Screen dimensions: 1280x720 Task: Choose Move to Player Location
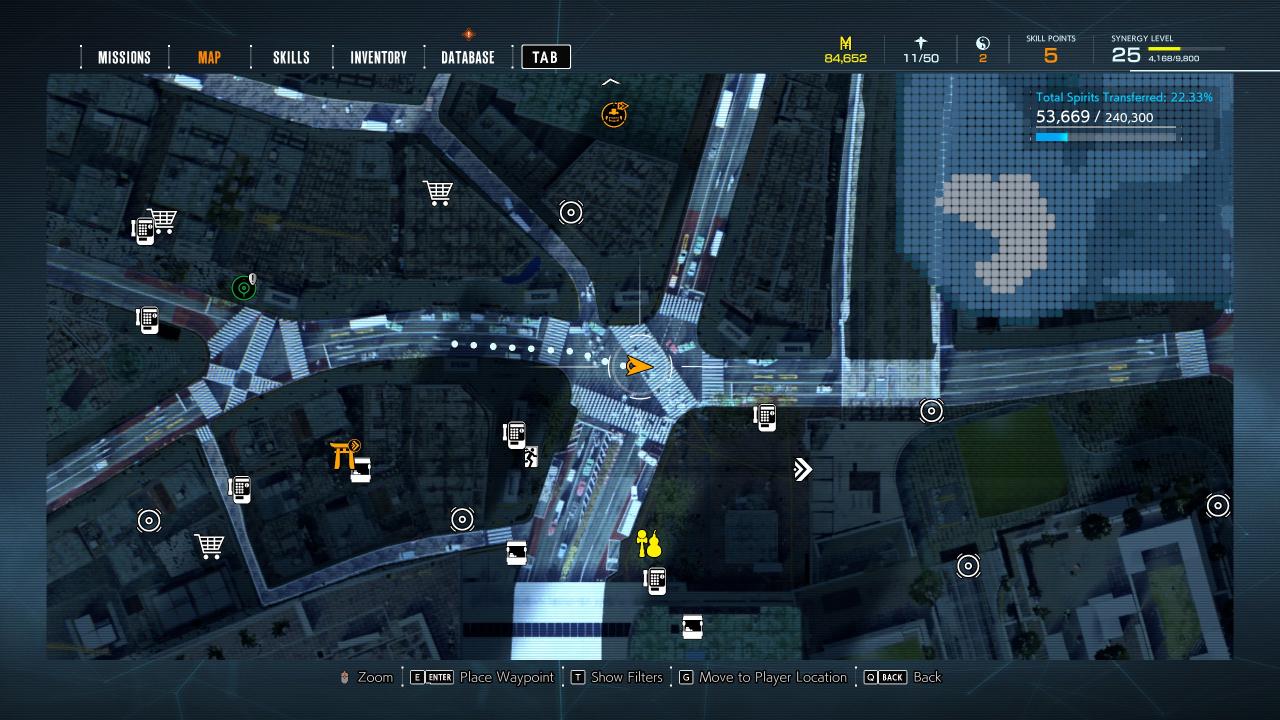[x=772, y=677]
